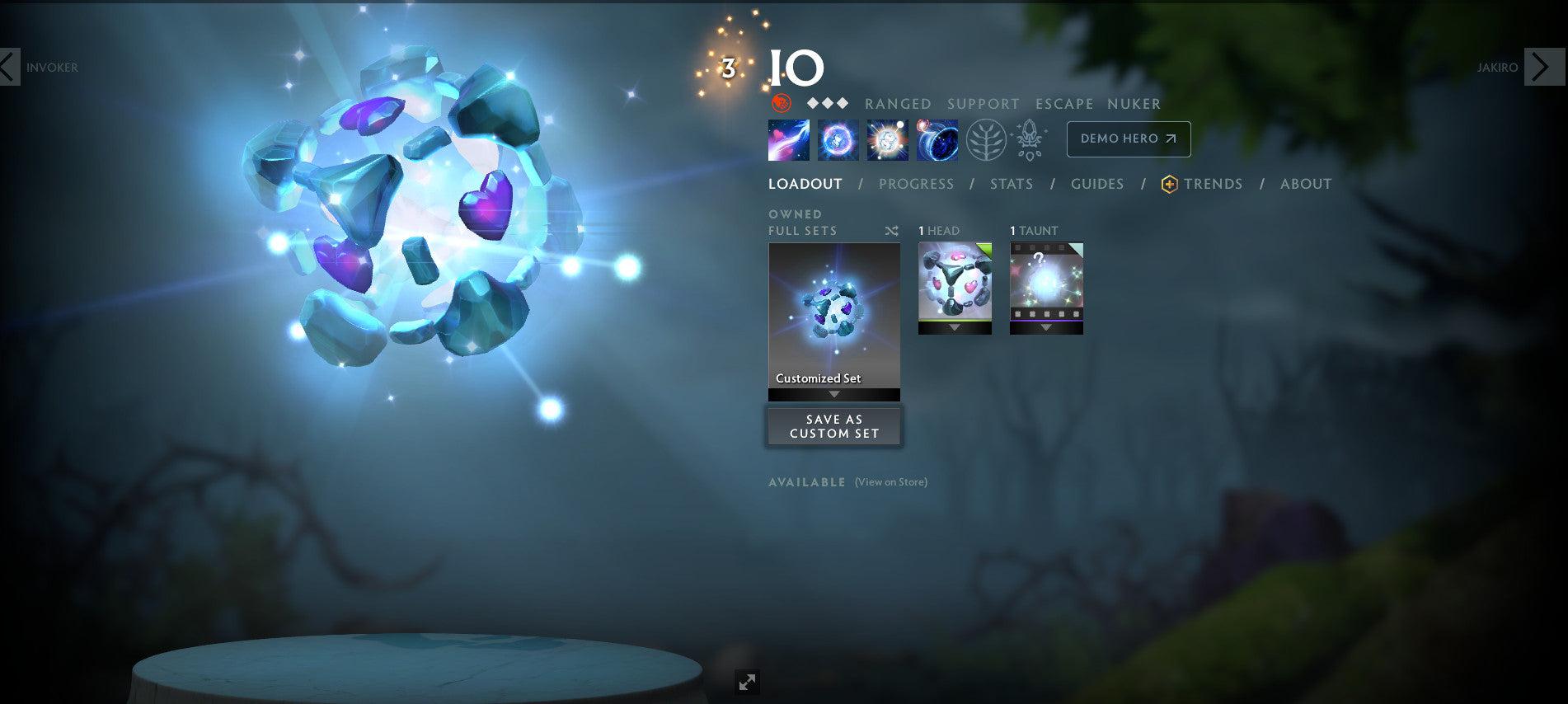Expand the Customized Set dropdown arrow
1568x704 pixels.
[x=833, y=394]
